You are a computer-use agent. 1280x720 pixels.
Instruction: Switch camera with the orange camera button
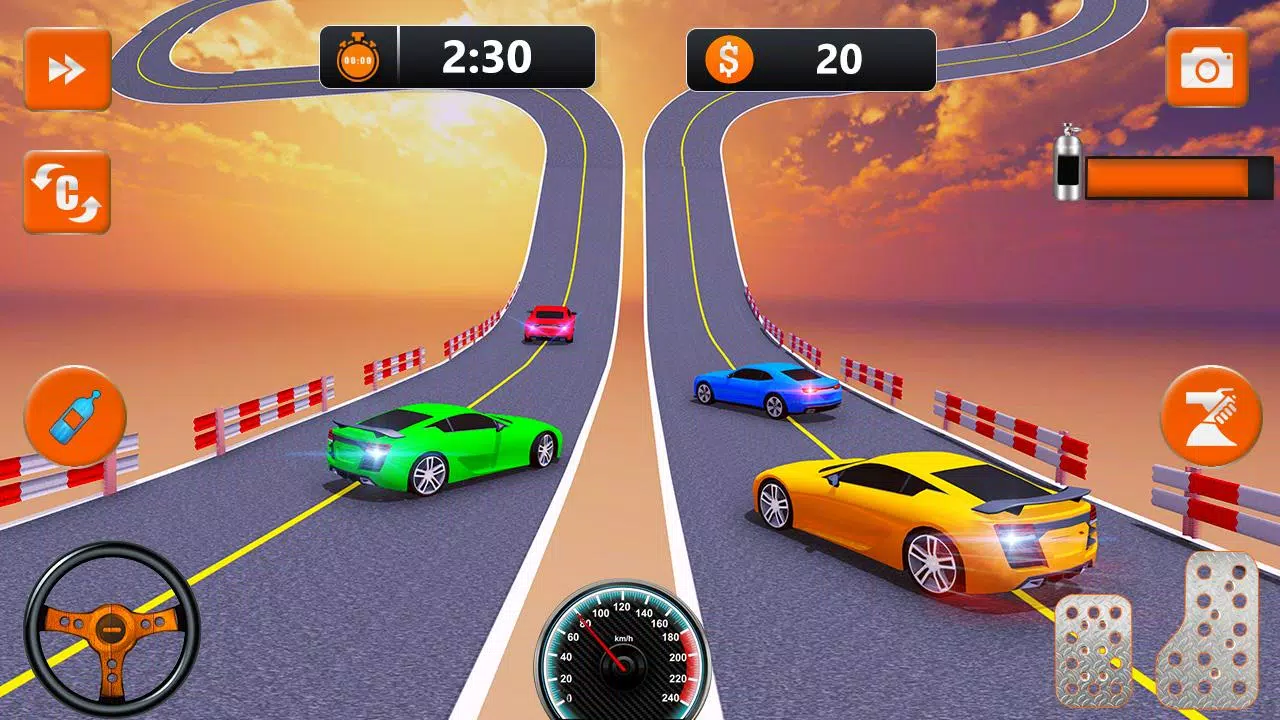pos(1206,68)
